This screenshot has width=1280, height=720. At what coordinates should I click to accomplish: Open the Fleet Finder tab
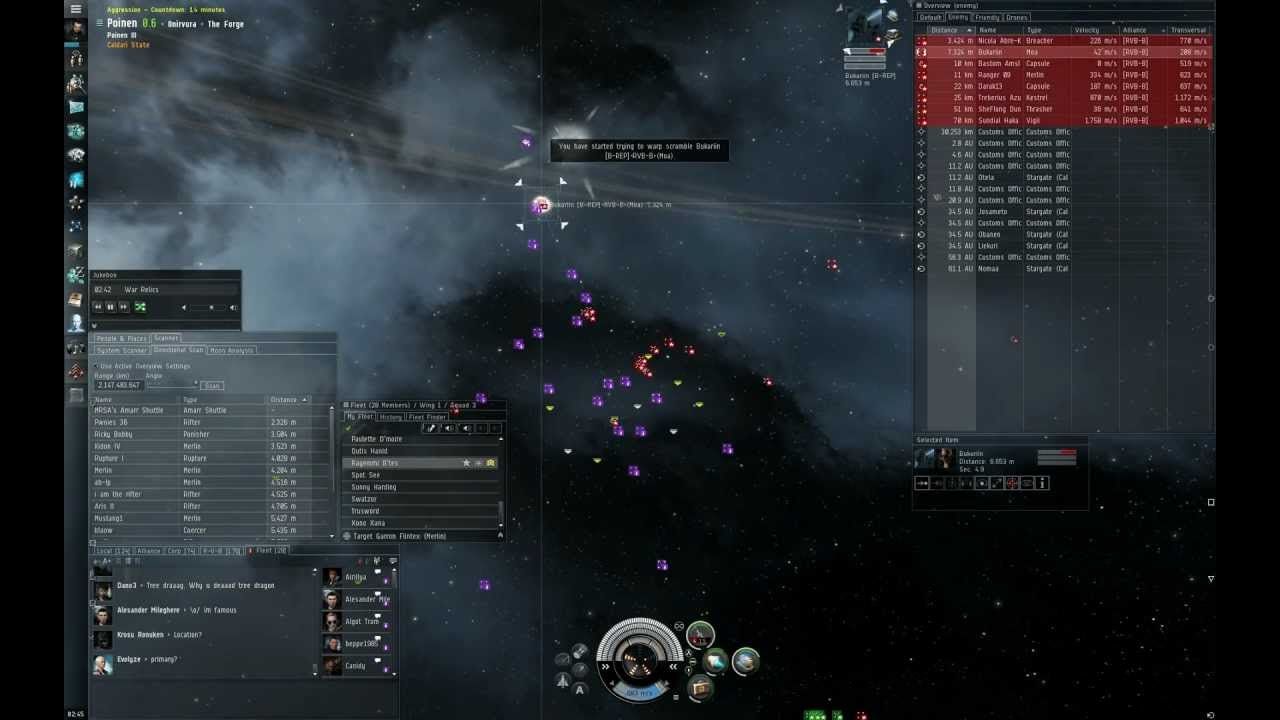click(x=427, y=417)
